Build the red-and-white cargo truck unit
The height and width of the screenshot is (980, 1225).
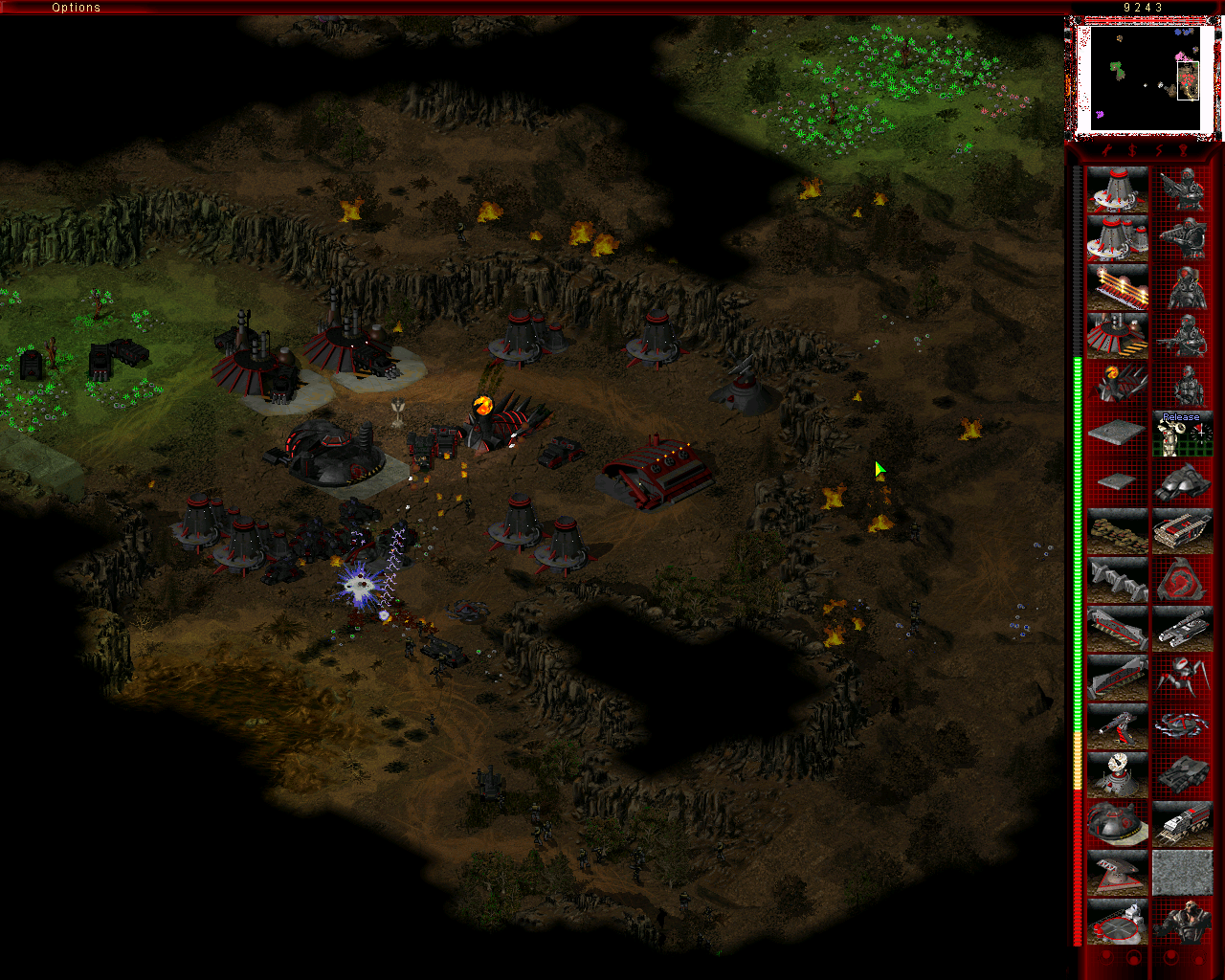(1182, 824)
